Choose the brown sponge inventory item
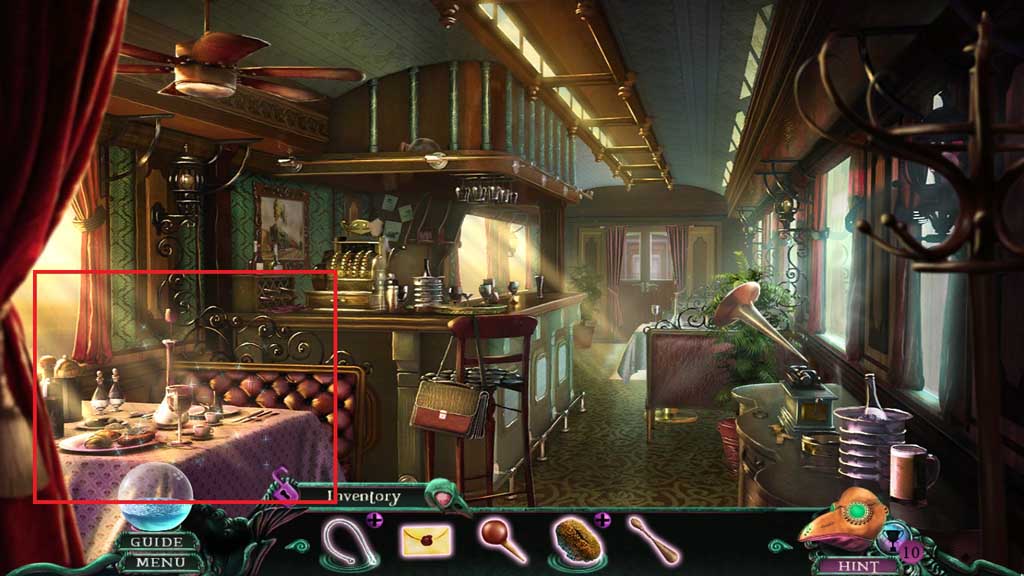This screenshot has width=1024, height=576. 575,541
